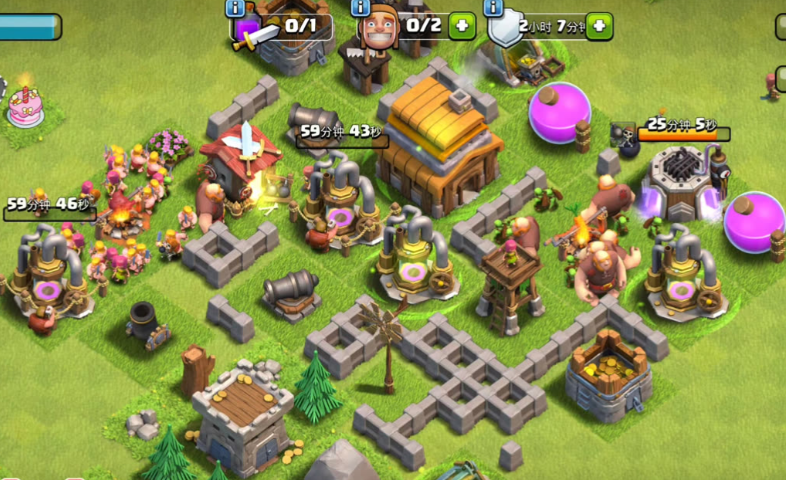Open the info button above the builder counter
Image resolution: width=786 pixels, height=480 pixels.
[361, 8]
